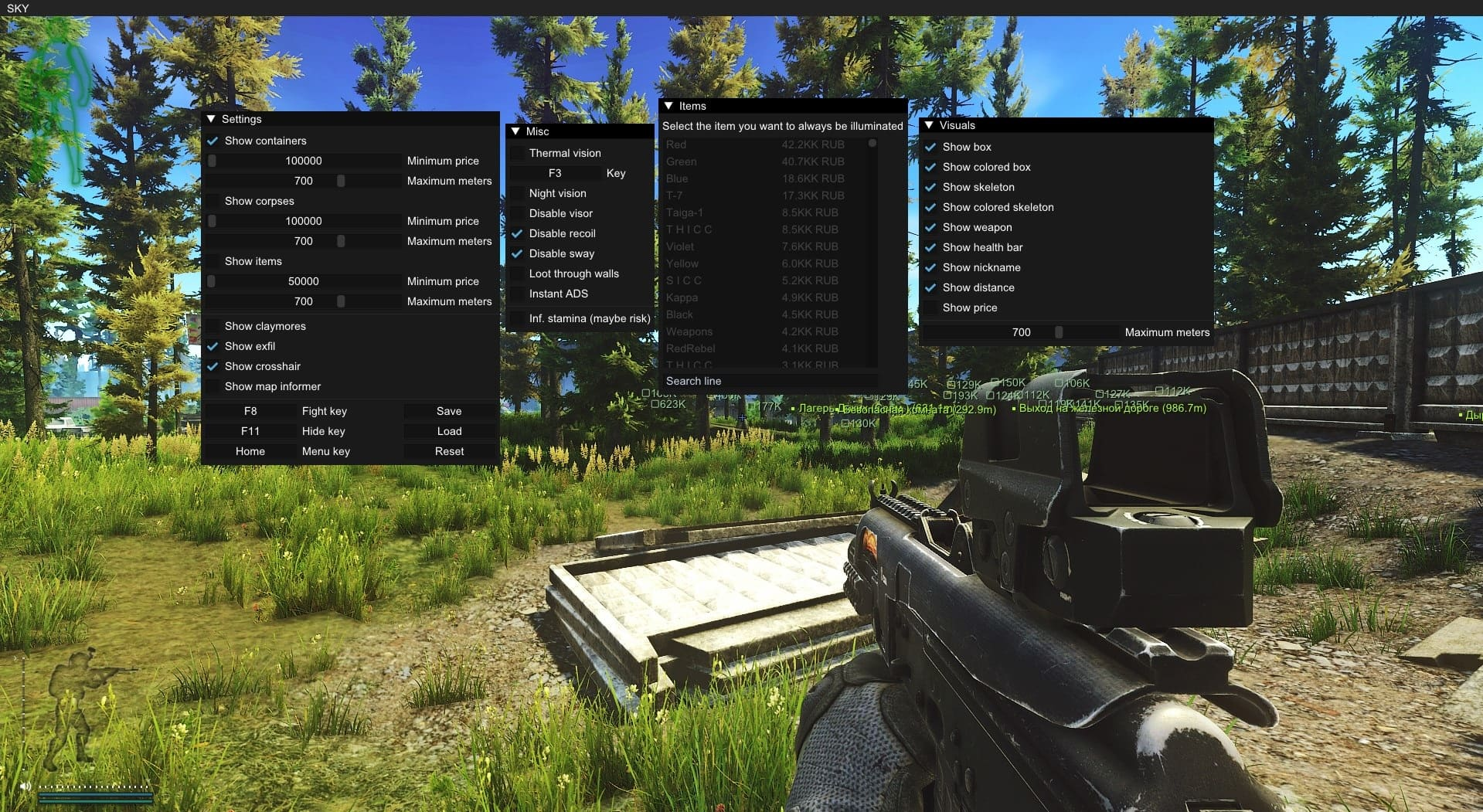Collapse the Misc panel

(515, 131)
